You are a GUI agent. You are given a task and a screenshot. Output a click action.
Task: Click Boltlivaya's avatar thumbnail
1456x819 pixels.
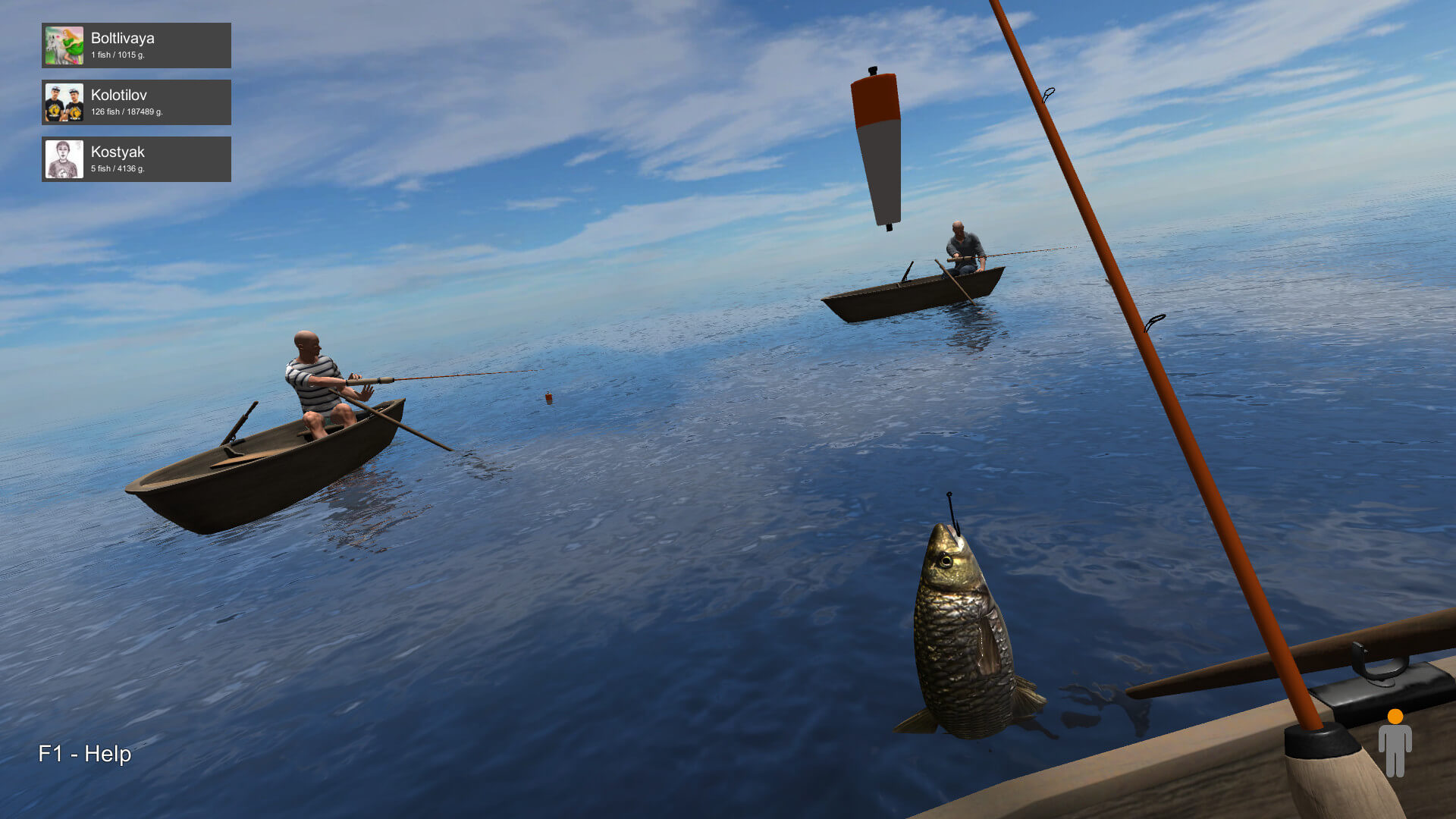[64, 45]
